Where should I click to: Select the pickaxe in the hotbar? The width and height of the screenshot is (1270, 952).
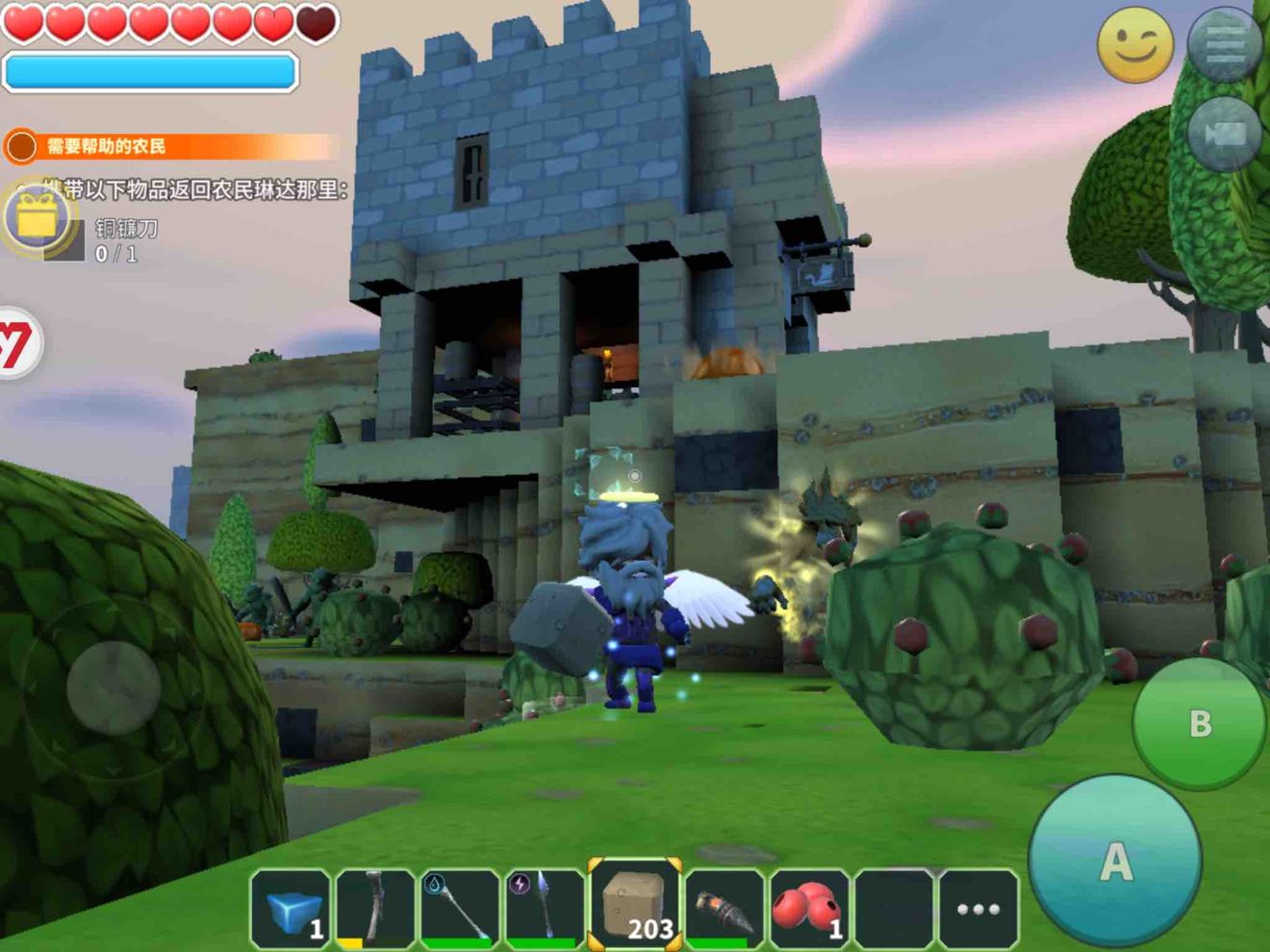point(375,909)
